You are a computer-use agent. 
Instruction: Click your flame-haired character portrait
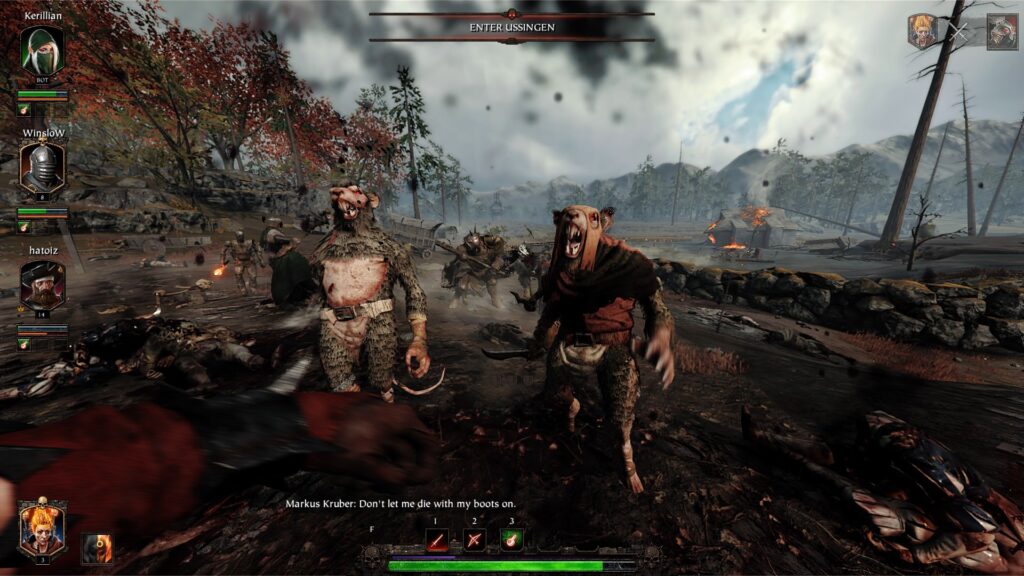[42, 528]
